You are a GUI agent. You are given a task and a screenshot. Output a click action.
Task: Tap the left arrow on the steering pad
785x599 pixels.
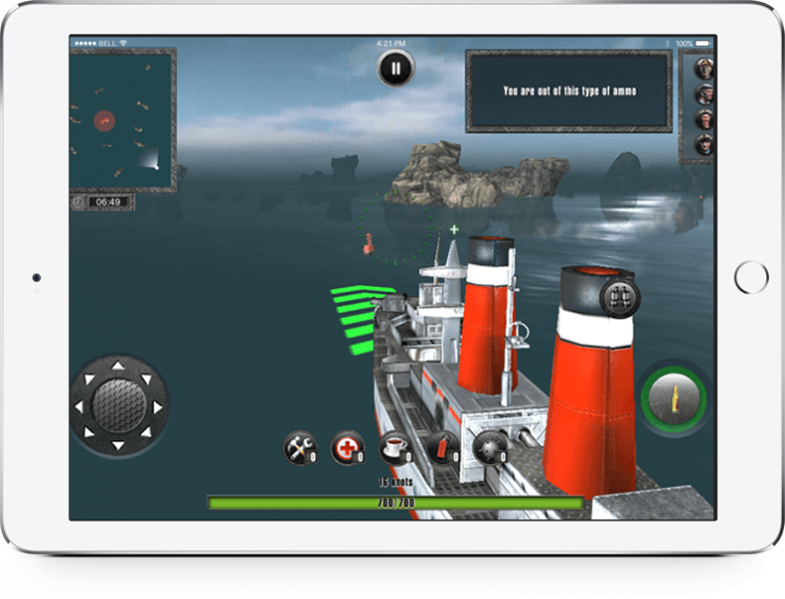80,405
